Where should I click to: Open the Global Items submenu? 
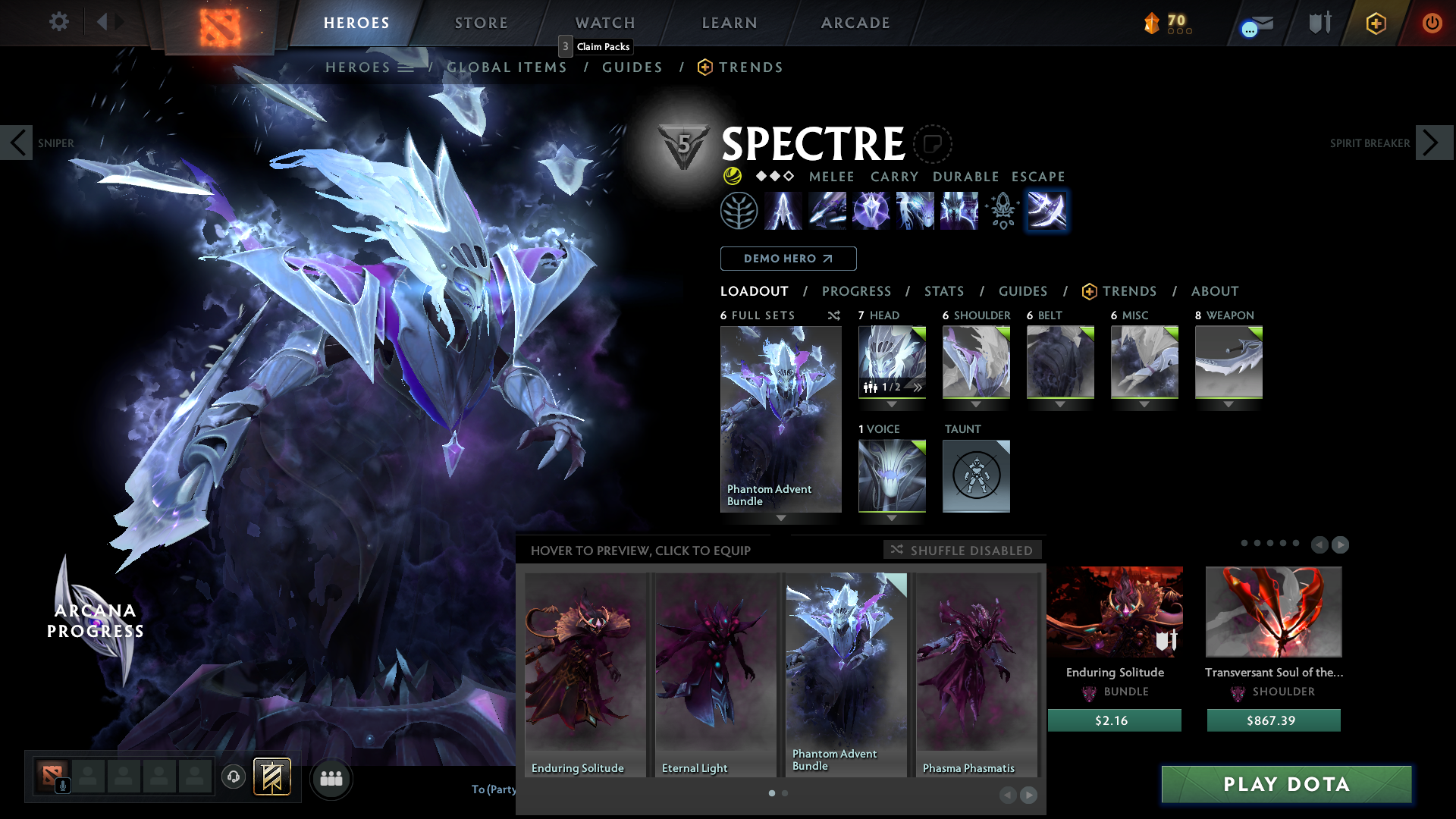click(x=507, y=67)
